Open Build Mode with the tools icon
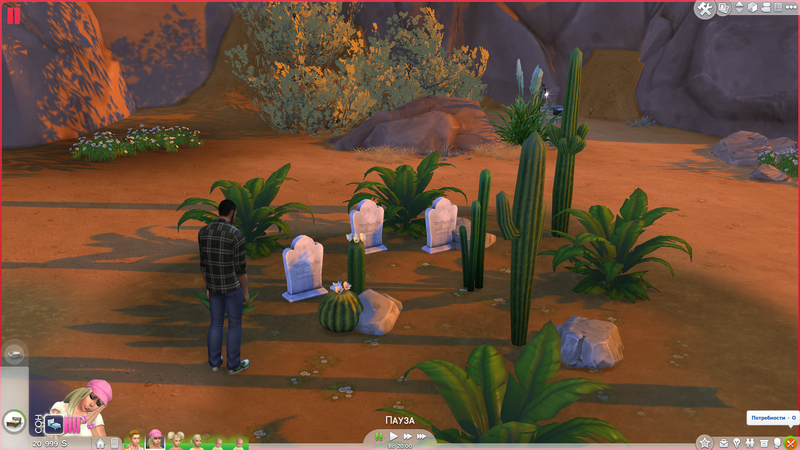The height and width of the screenshot is (450, 800). coord(705,9)
